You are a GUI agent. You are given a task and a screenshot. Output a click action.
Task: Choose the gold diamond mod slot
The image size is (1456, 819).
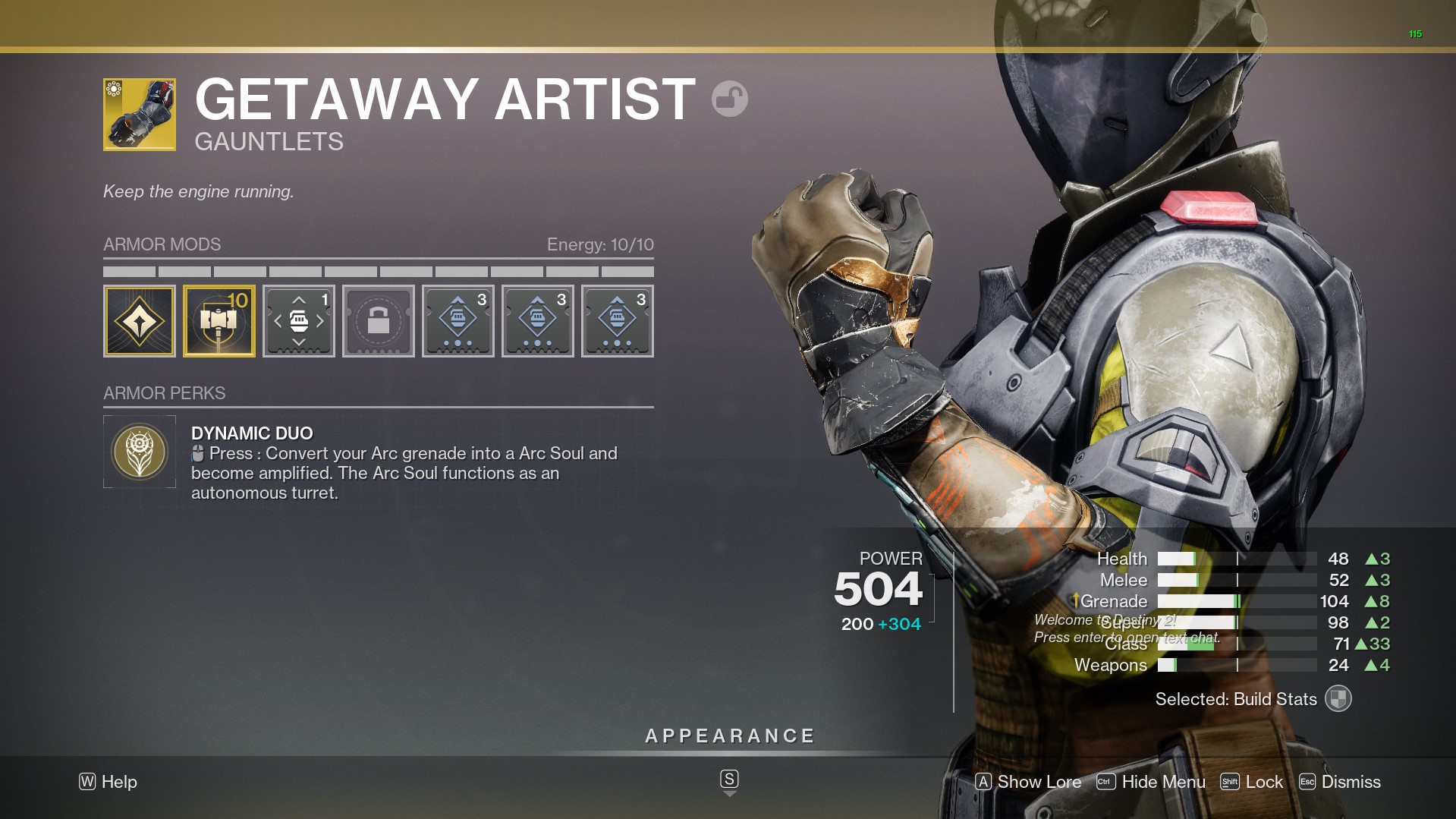point(140,321)
